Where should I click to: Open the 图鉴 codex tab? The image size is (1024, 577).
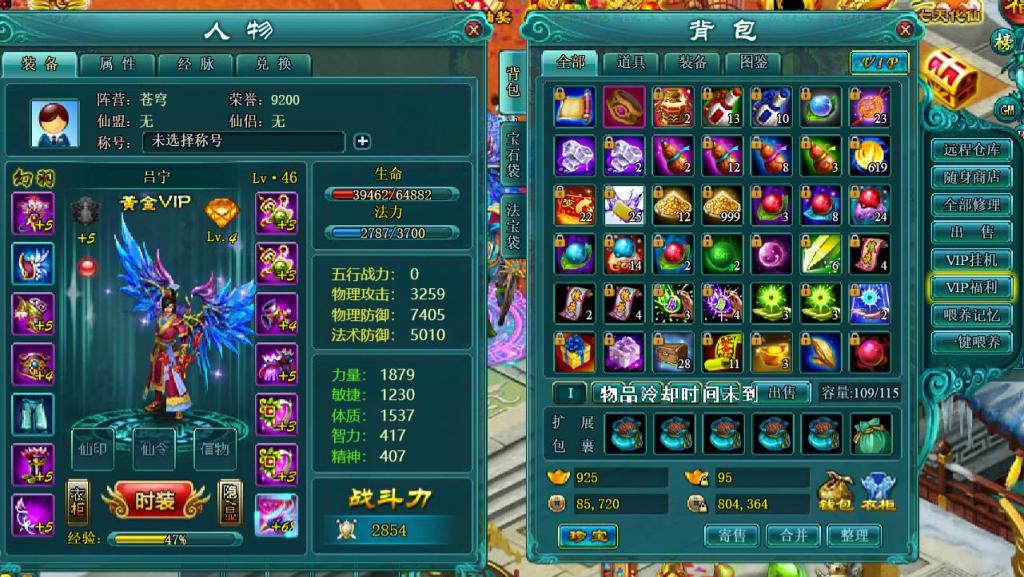pyautogui.click(x=753, y=62)
